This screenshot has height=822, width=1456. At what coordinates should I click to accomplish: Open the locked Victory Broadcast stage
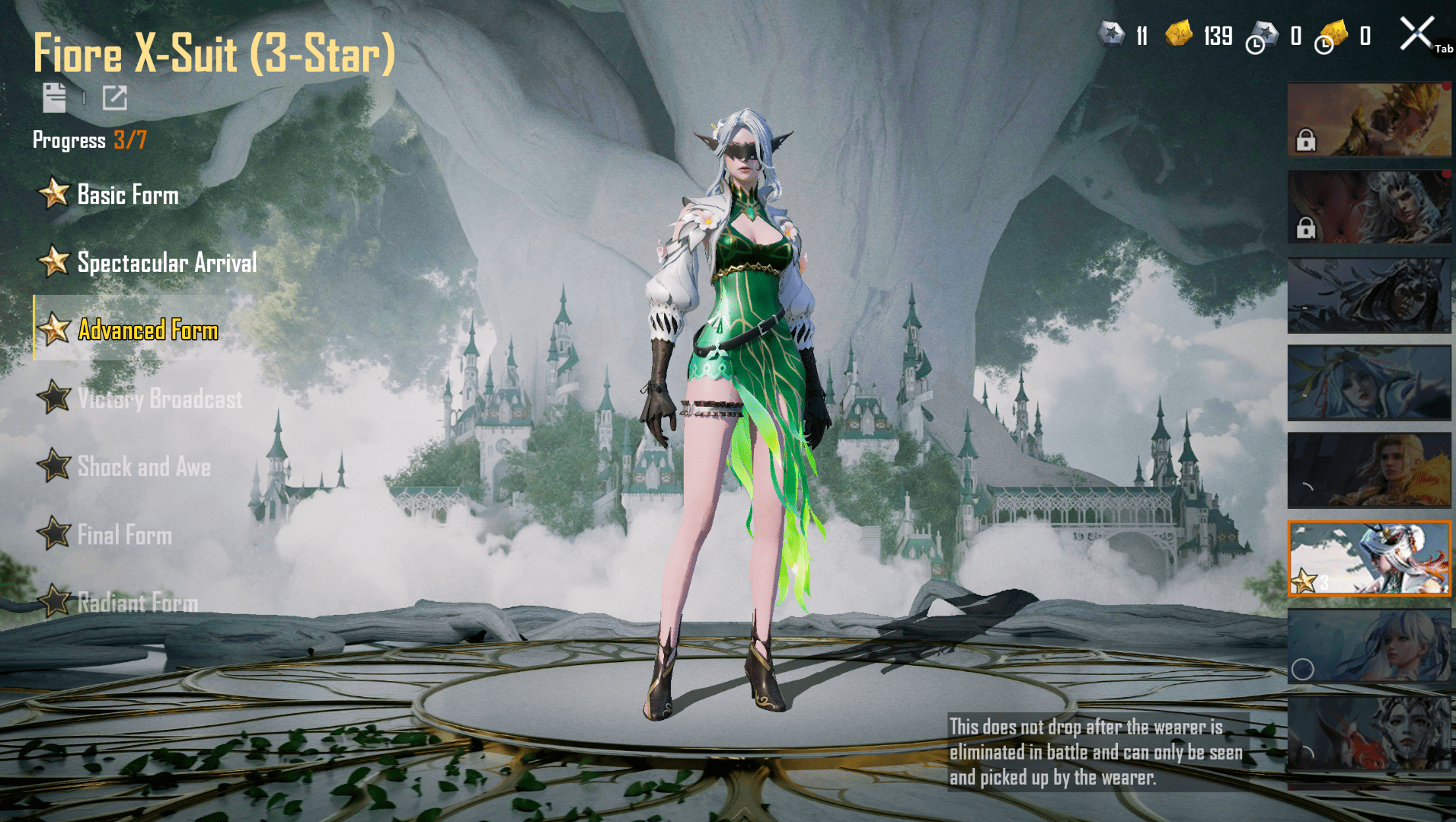[159, 398]
